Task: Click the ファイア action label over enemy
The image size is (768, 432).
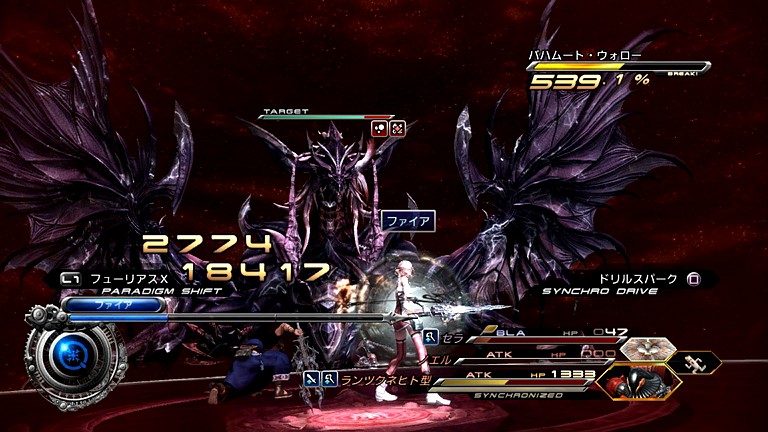Action: click(x=407, y=221)
